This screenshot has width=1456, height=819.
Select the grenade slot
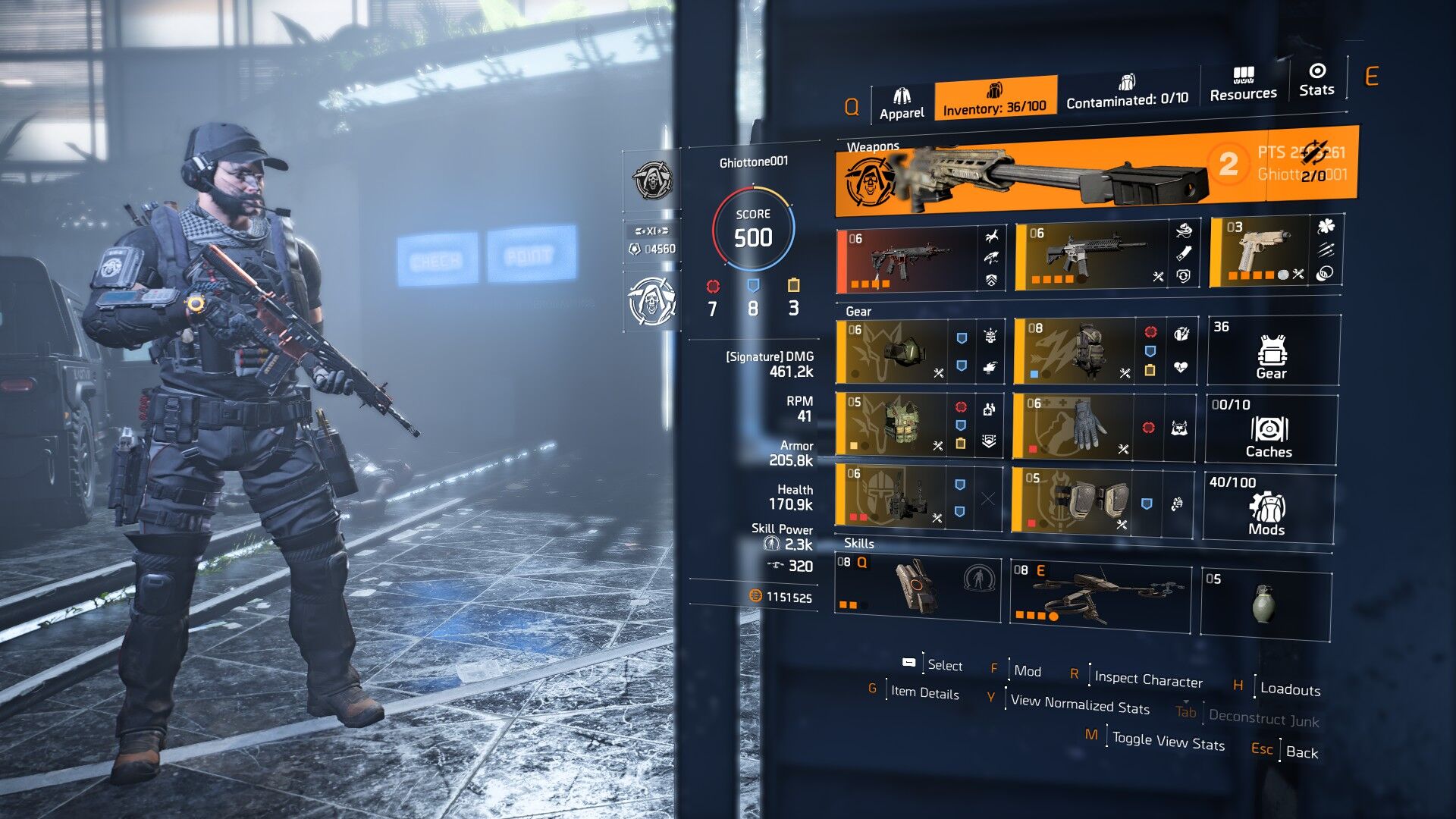coord(1264,602)
